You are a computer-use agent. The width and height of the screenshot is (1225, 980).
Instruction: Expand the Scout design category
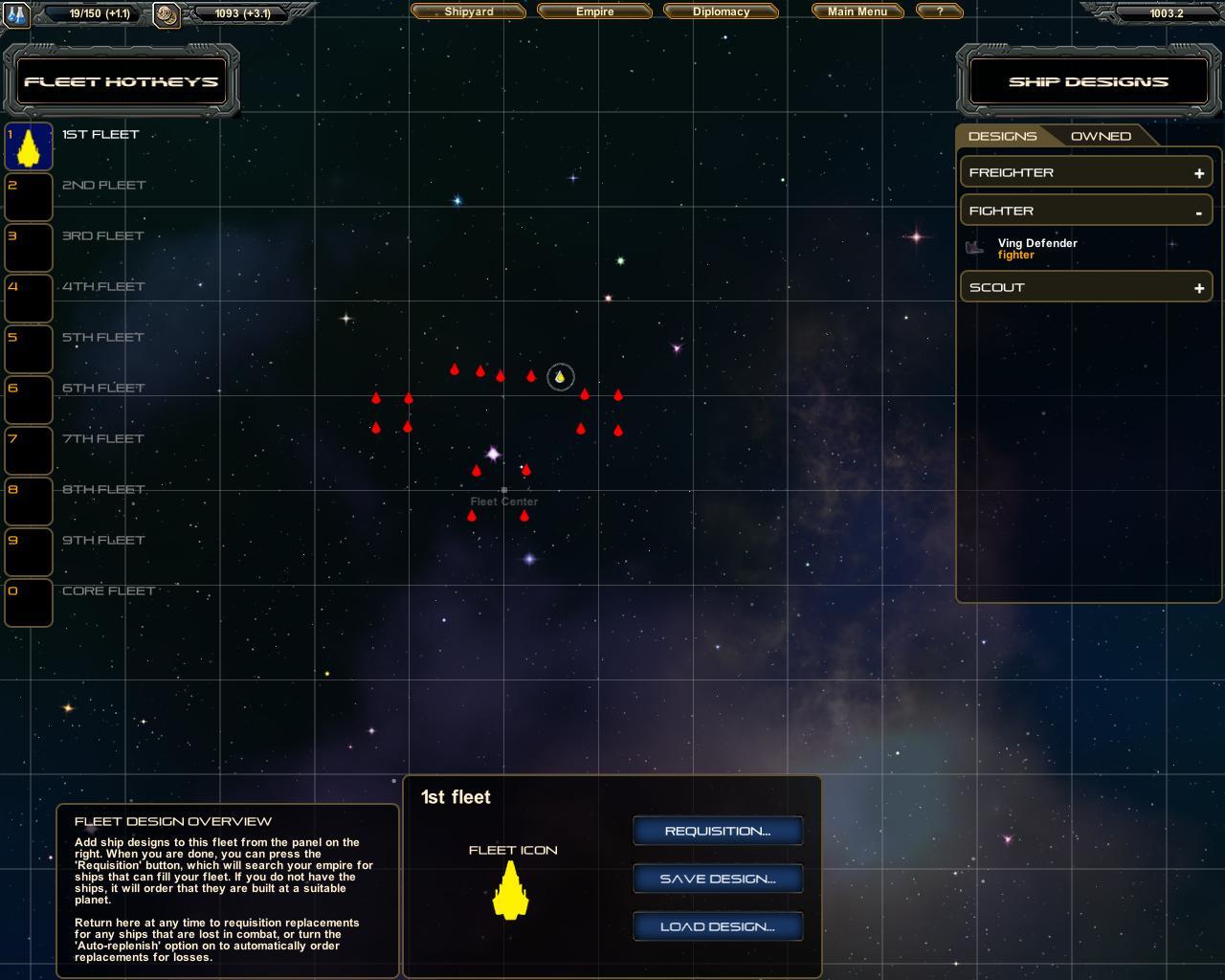(x=1198, y=288)
